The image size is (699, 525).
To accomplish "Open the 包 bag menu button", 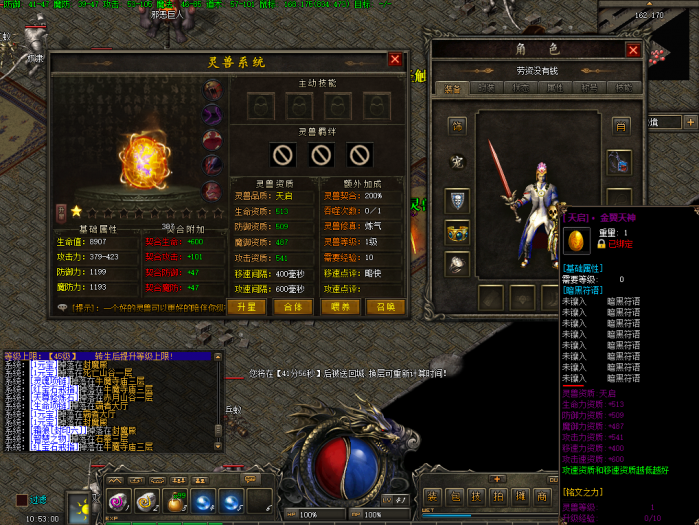I will pyautogui.click(x=455, y=496).
